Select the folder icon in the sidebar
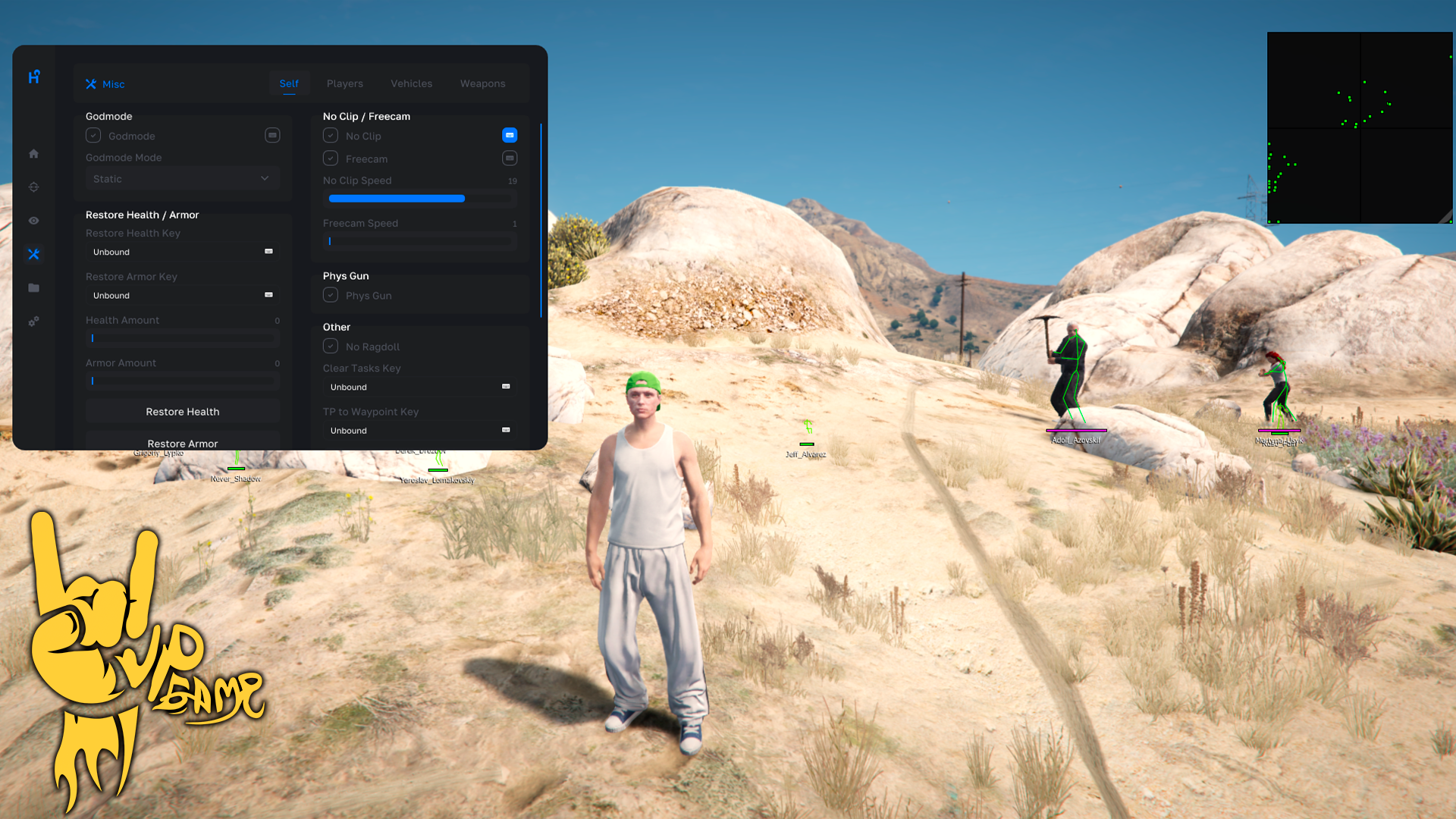The image size is (1456, 819). [x=34, y=288]
